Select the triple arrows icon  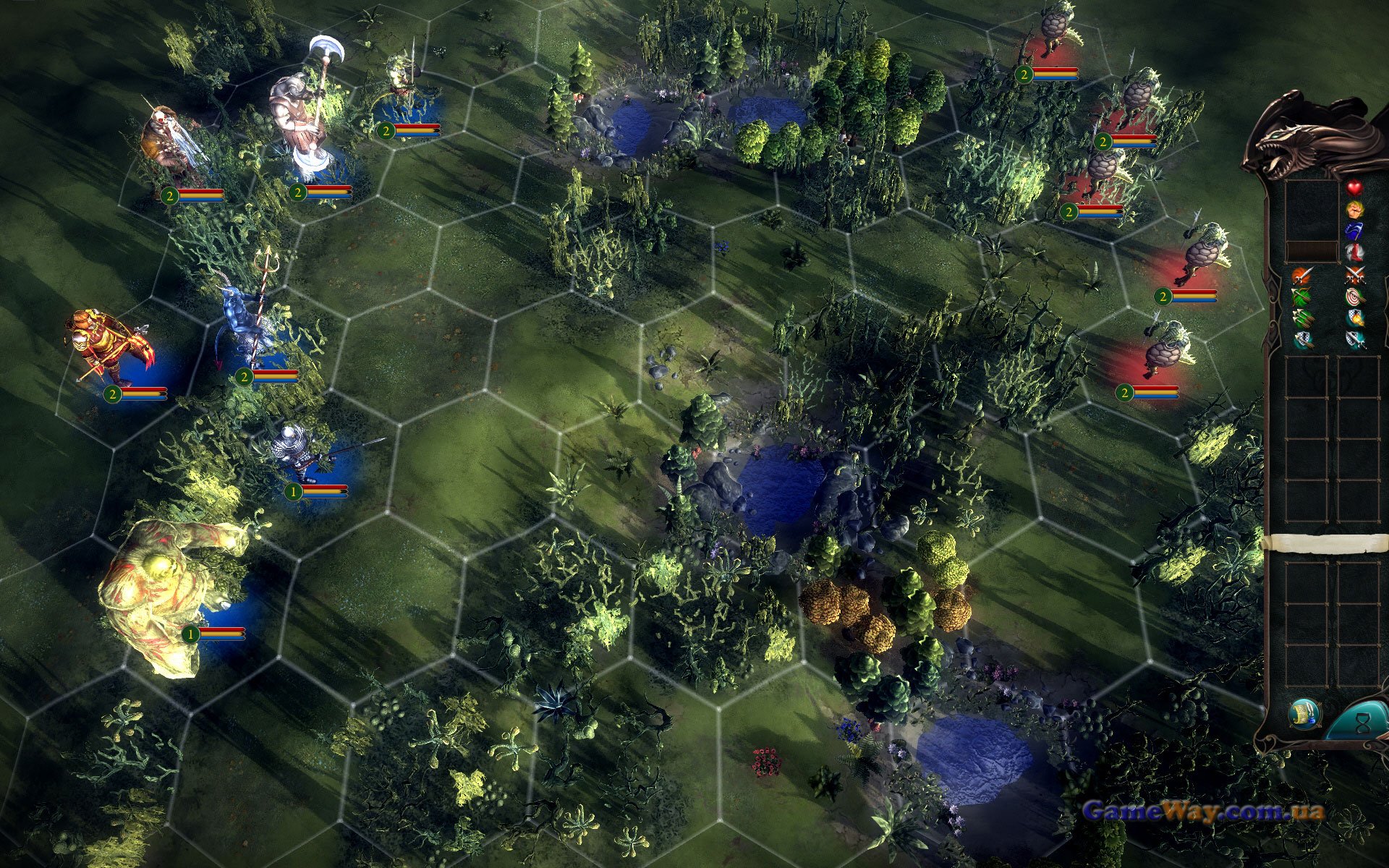pyautogui.click(x=1301, y=318)
